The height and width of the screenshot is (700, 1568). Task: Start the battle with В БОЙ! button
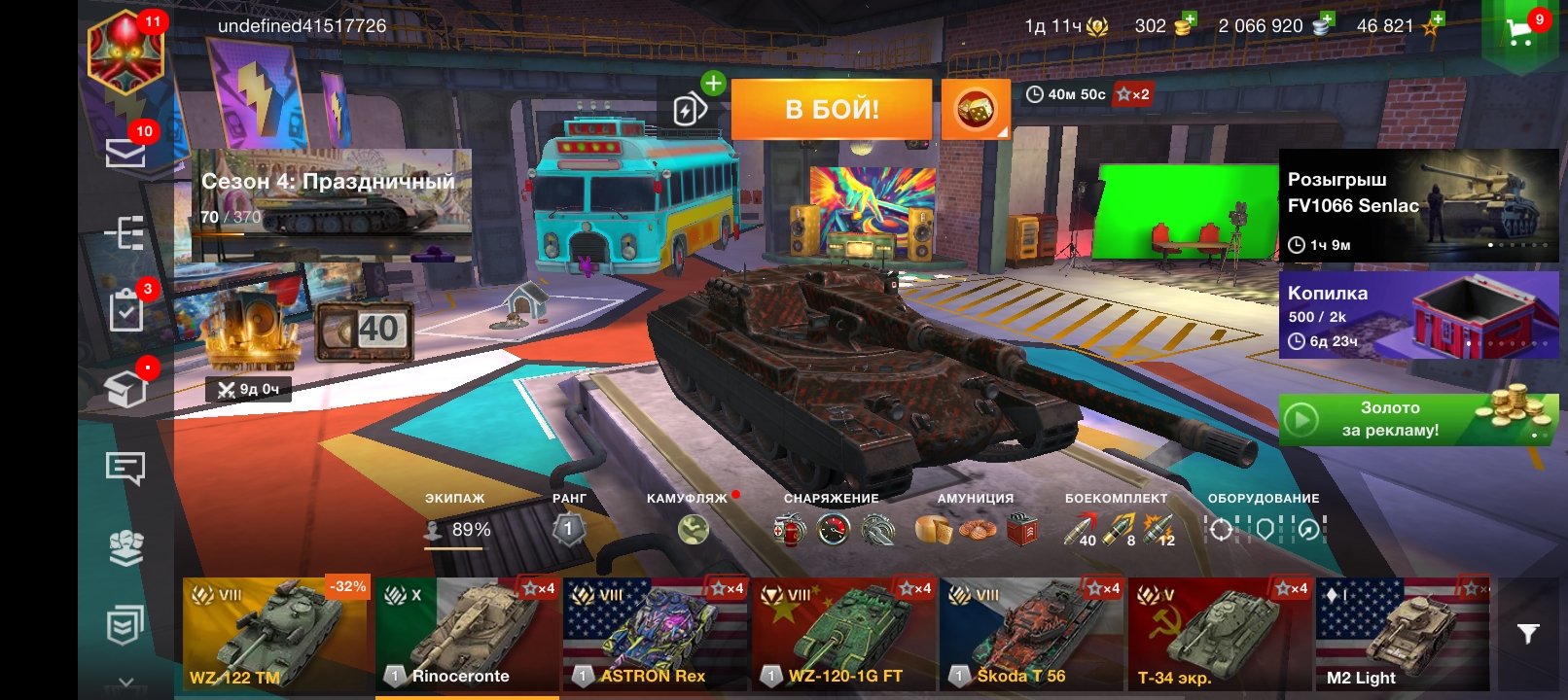click(x=831, y=109)
